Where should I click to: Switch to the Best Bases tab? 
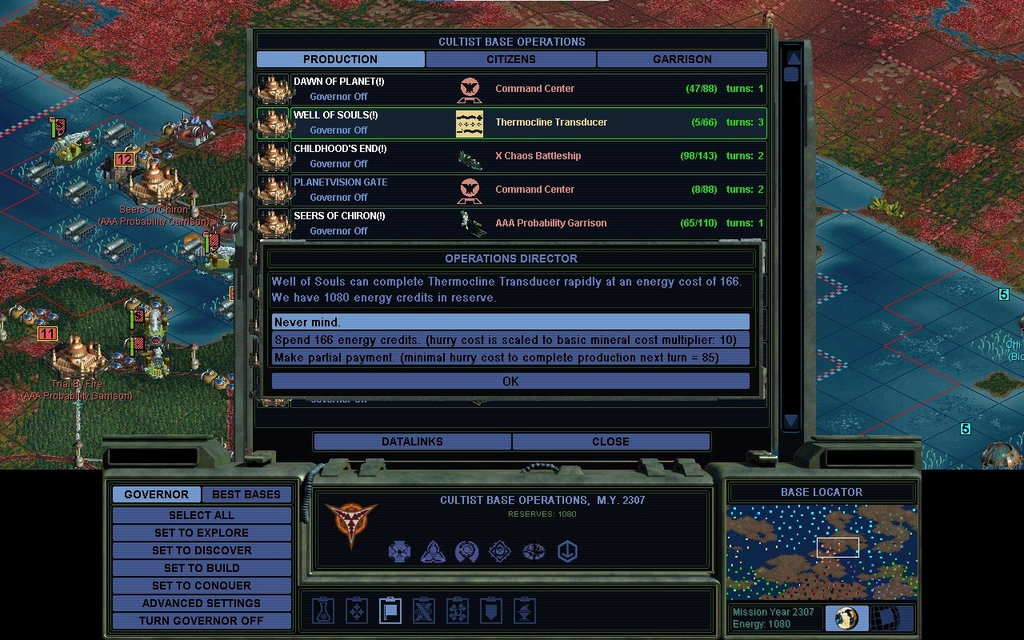coord(246,494)
